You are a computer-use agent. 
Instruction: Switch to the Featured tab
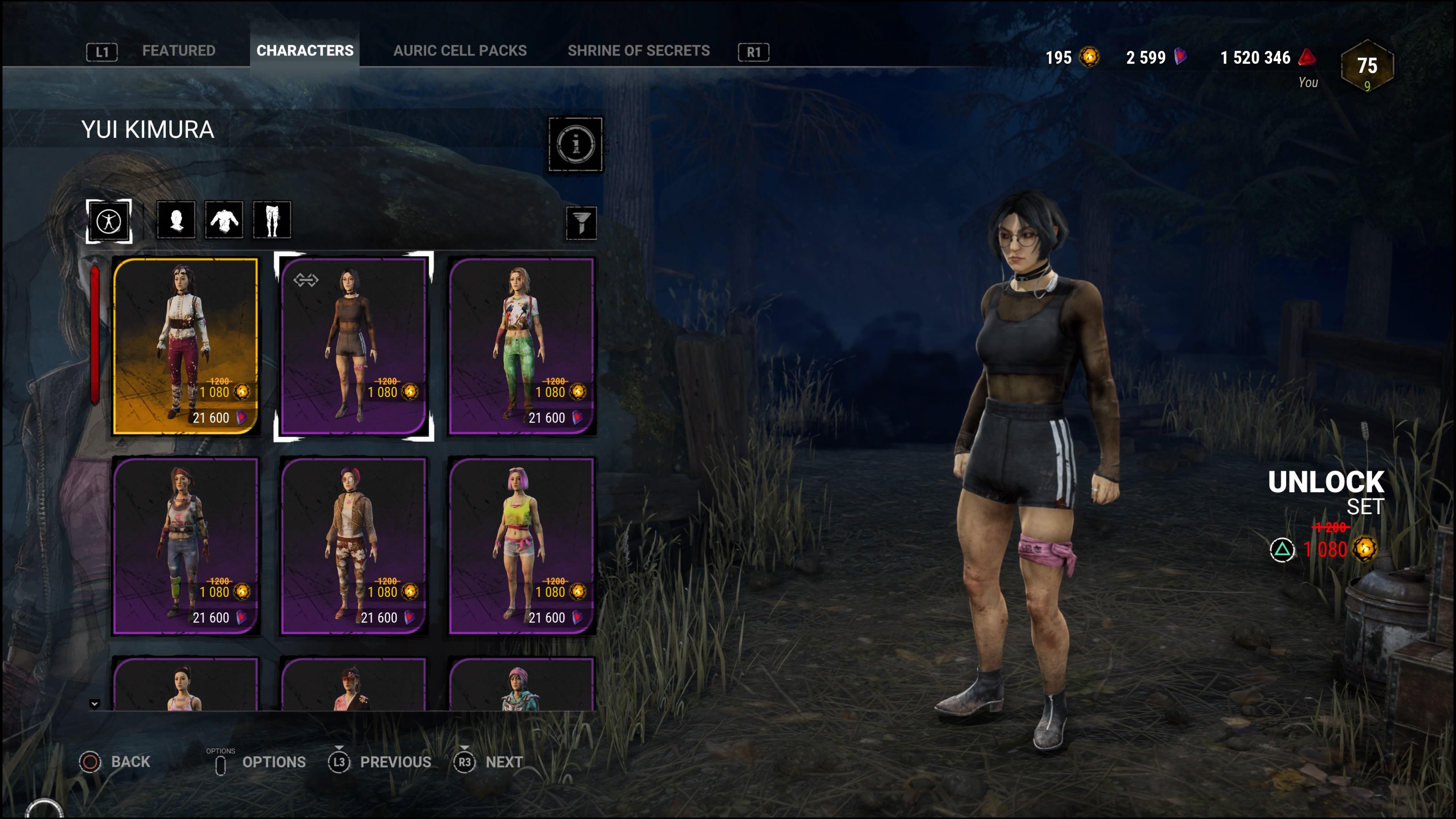(x=178, y=51)
